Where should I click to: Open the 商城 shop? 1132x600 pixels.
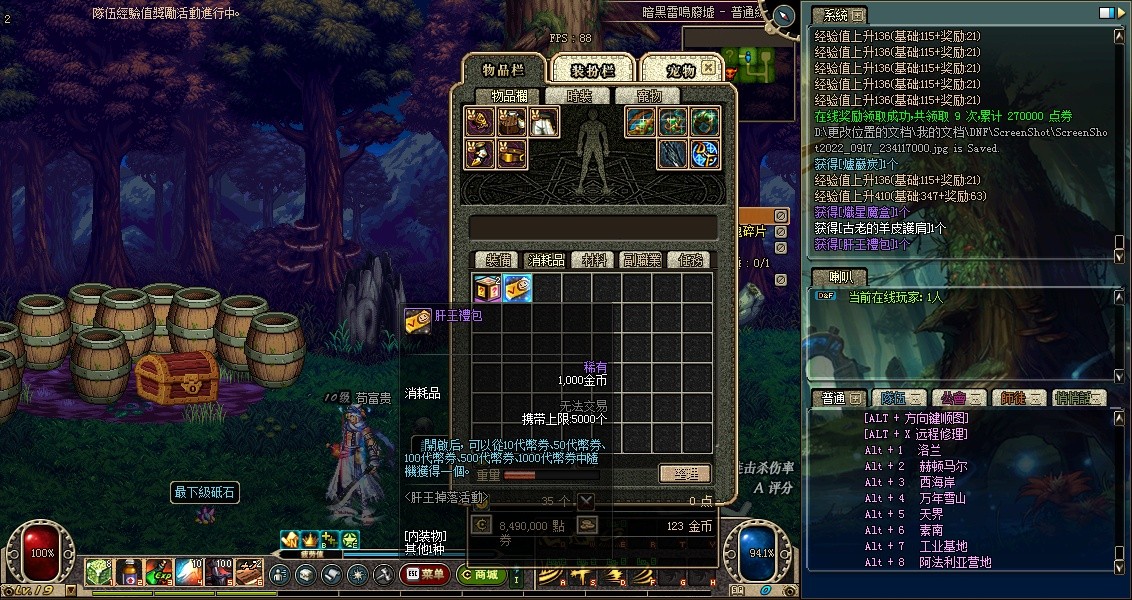pos(482,575)
